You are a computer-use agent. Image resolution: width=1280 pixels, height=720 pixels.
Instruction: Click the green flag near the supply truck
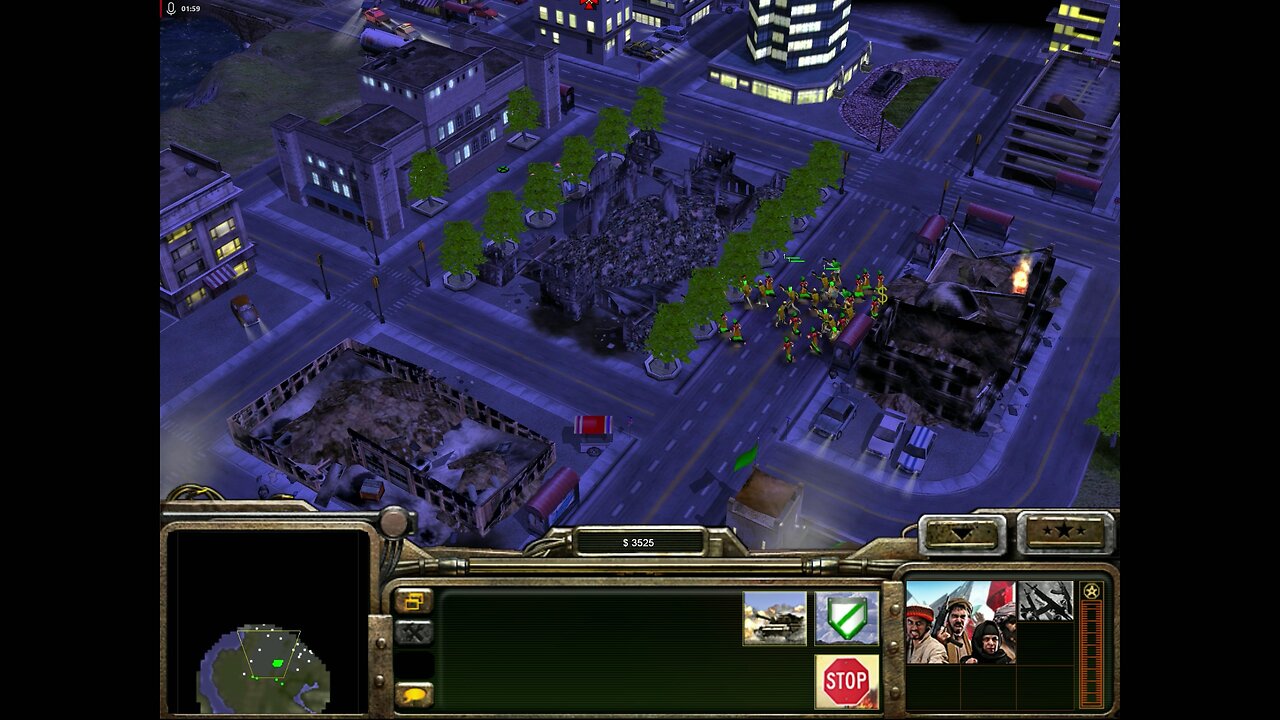(x=749, y=455)
